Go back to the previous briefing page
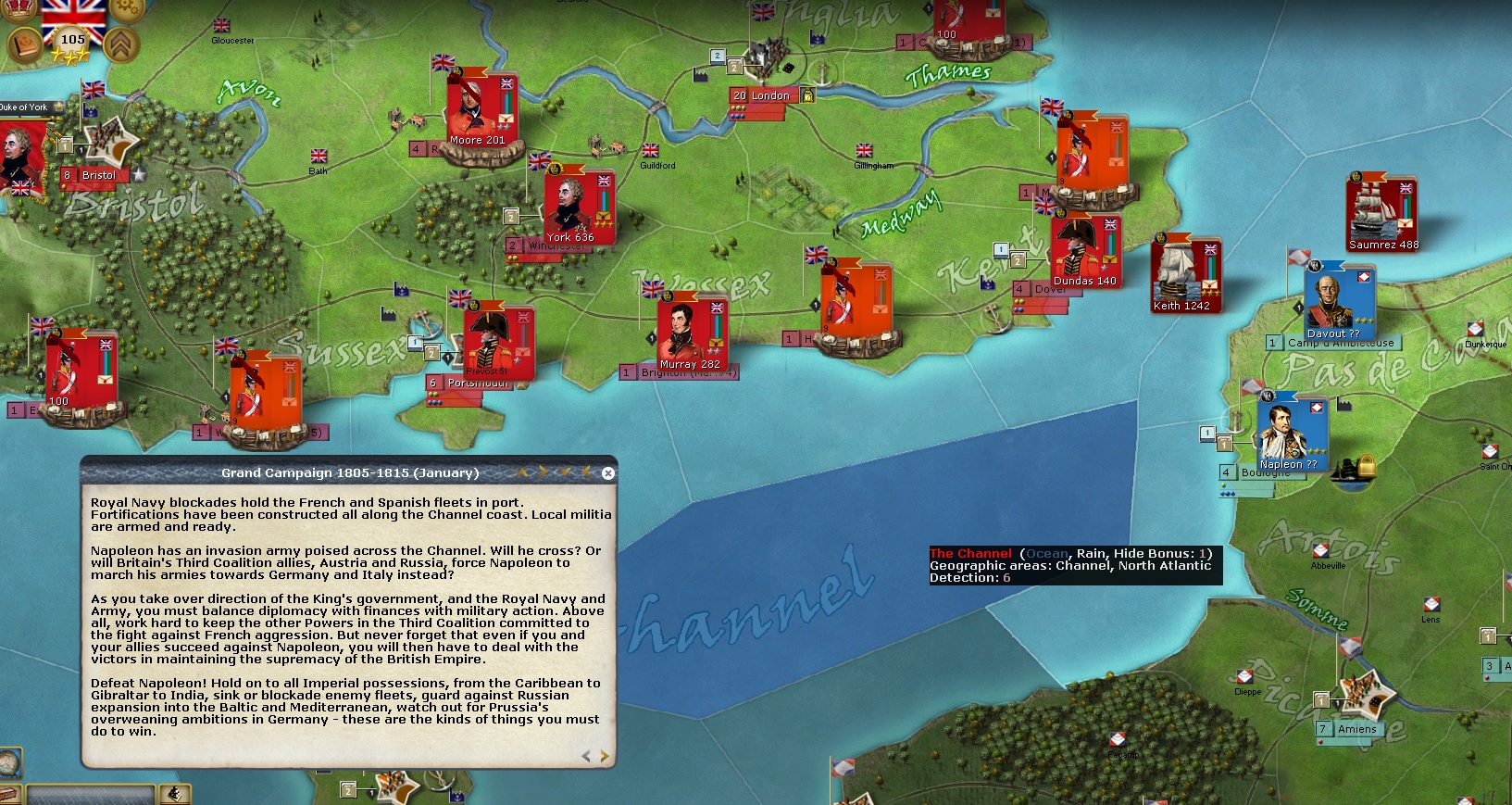Viewport: 1512px width, 805px height. (585, 757)
